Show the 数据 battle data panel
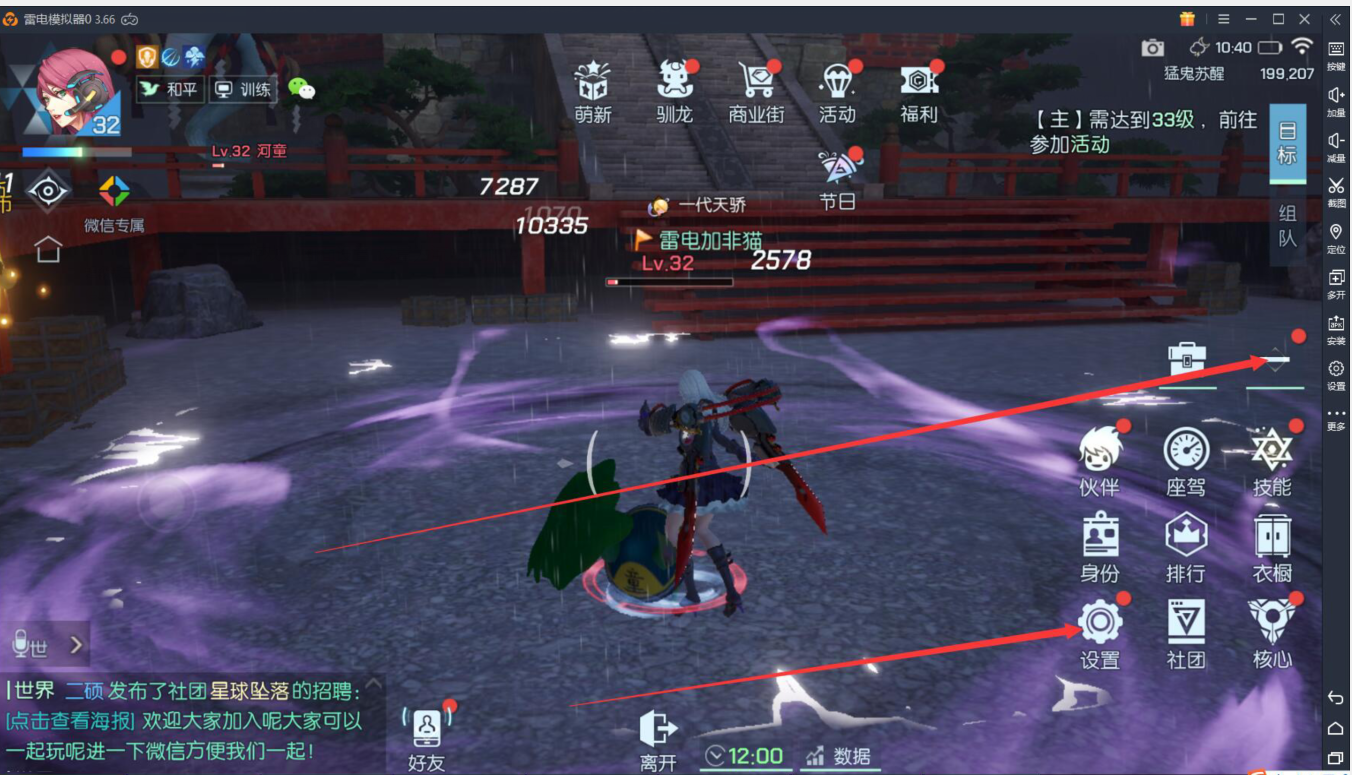This screenshot has height=775, width=1352. click(838, 757)
